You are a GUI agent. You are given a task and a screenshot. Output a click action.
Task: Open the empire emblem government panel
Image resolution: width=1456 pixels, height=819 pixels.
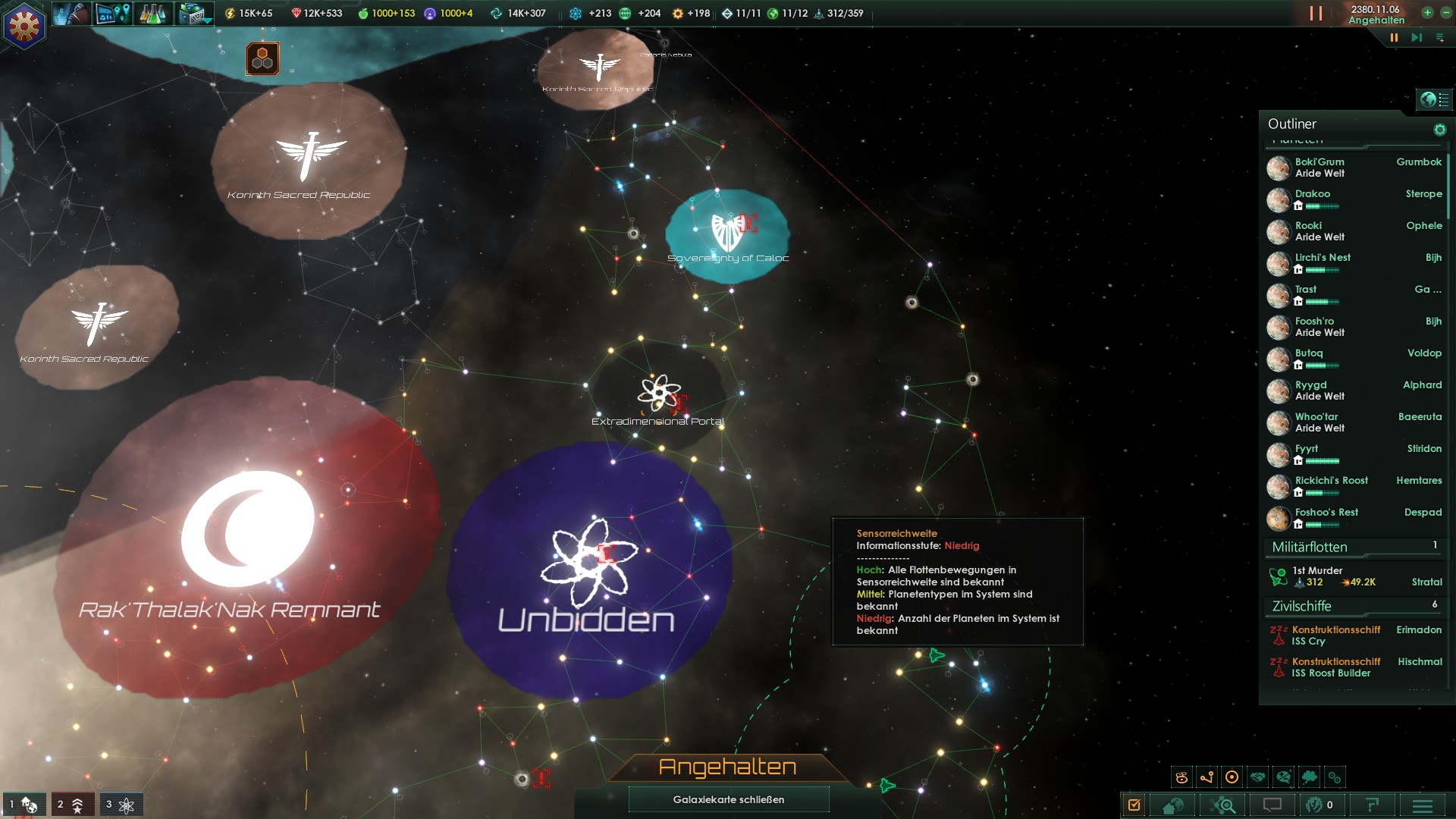pyautogui.click(x=24, y=27)
